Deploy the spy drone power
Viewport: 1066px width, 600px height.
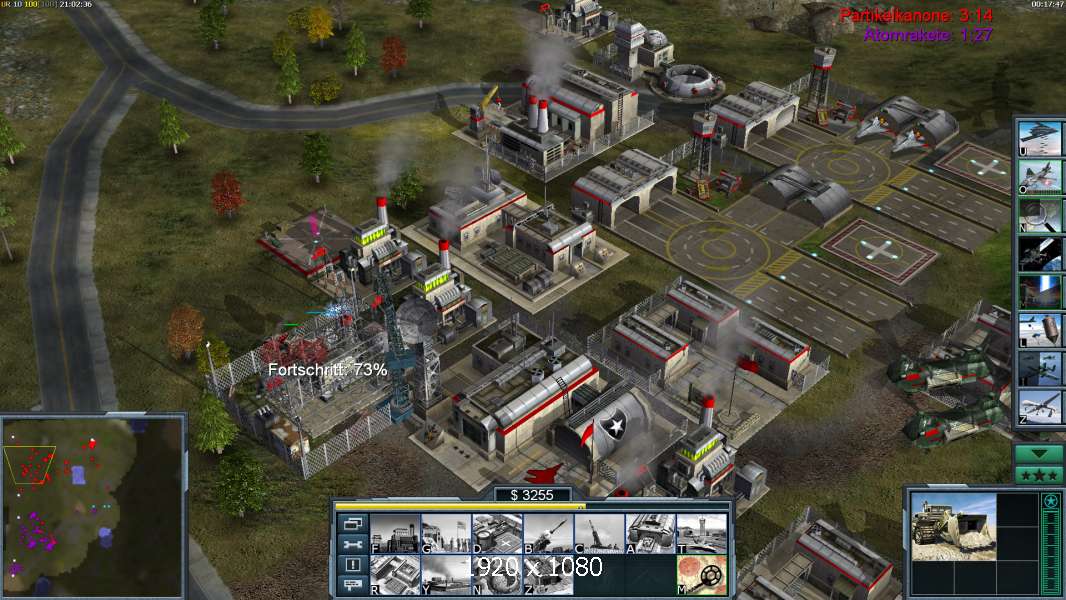click(1038, 406)
